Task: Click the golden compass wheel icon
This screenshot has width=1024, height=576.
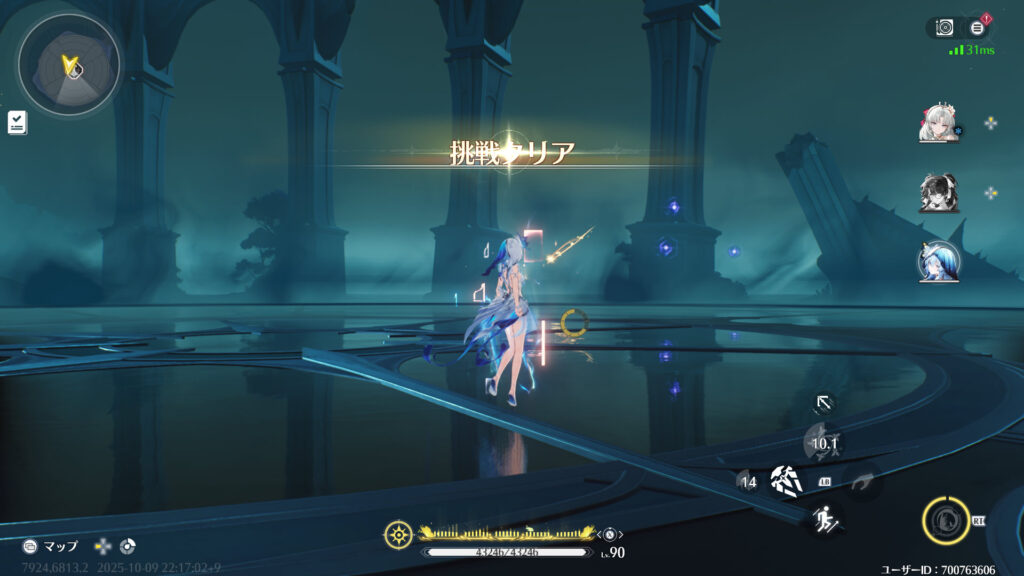Action: point(398,535)
